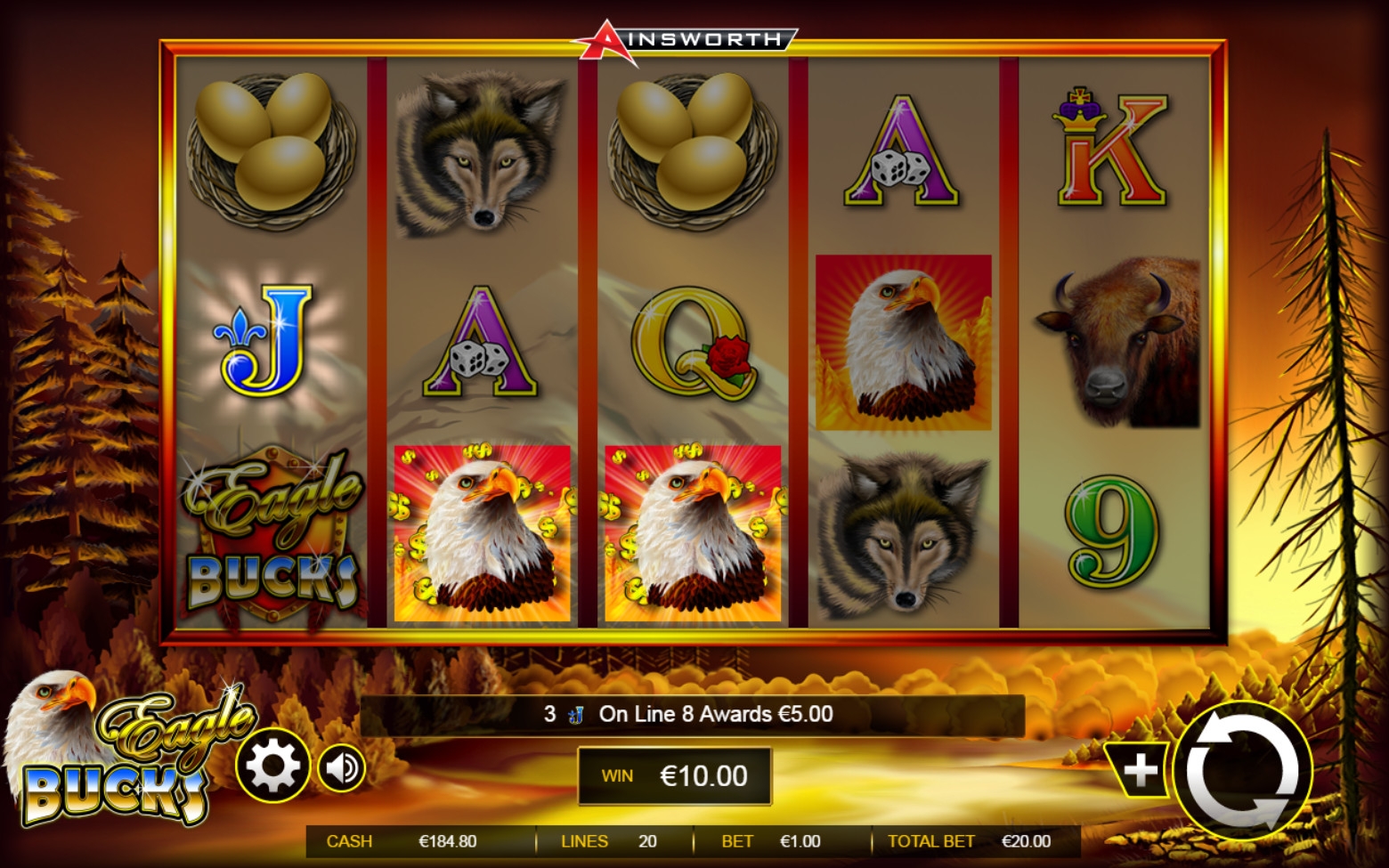This screenshot has width=1389, height=868.
Task: Open the gear settings menu
Action: 272,766
